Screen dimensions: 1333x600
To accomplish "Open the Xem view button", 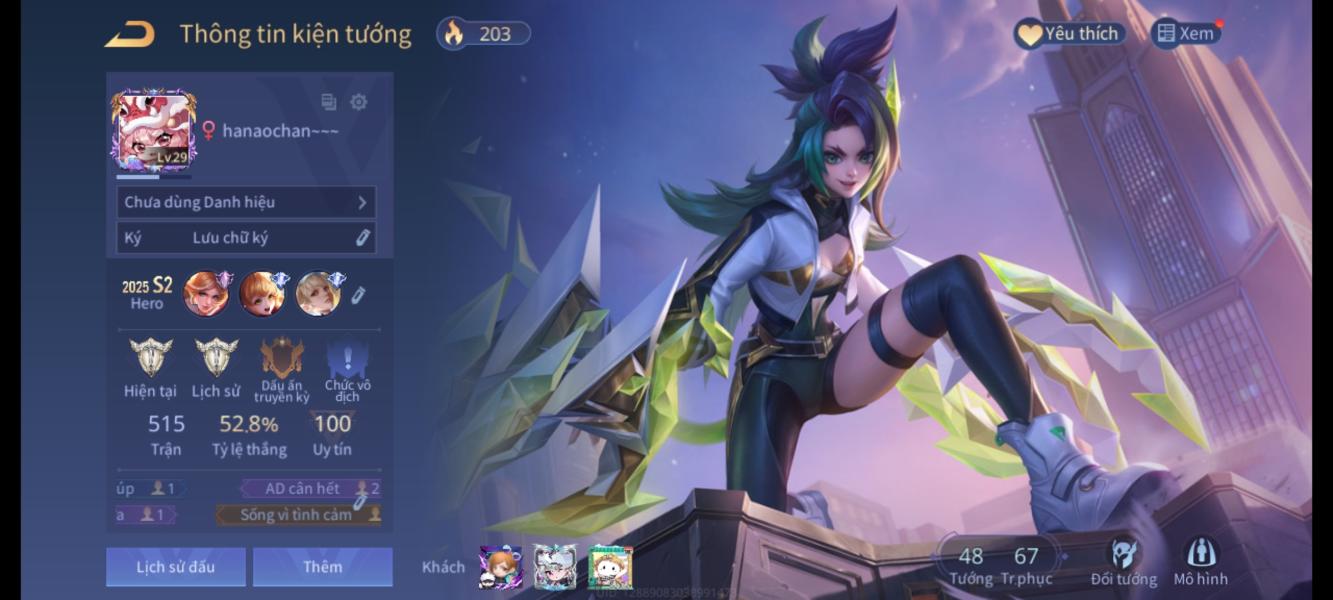I will click(x=1186, y=33).
